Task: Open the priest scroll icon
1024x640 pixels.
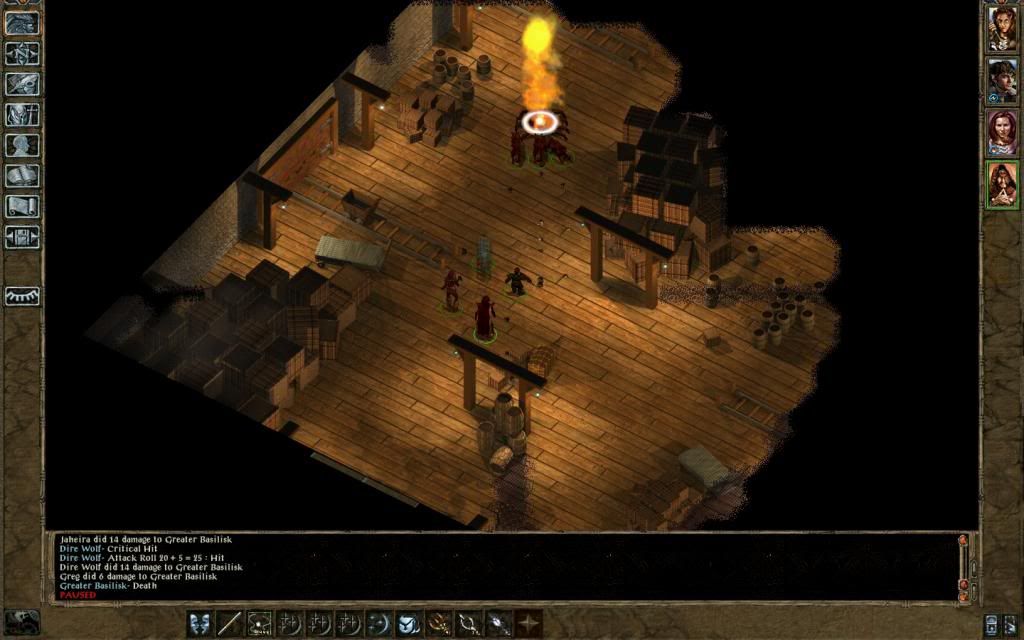Action: point(22,207)
